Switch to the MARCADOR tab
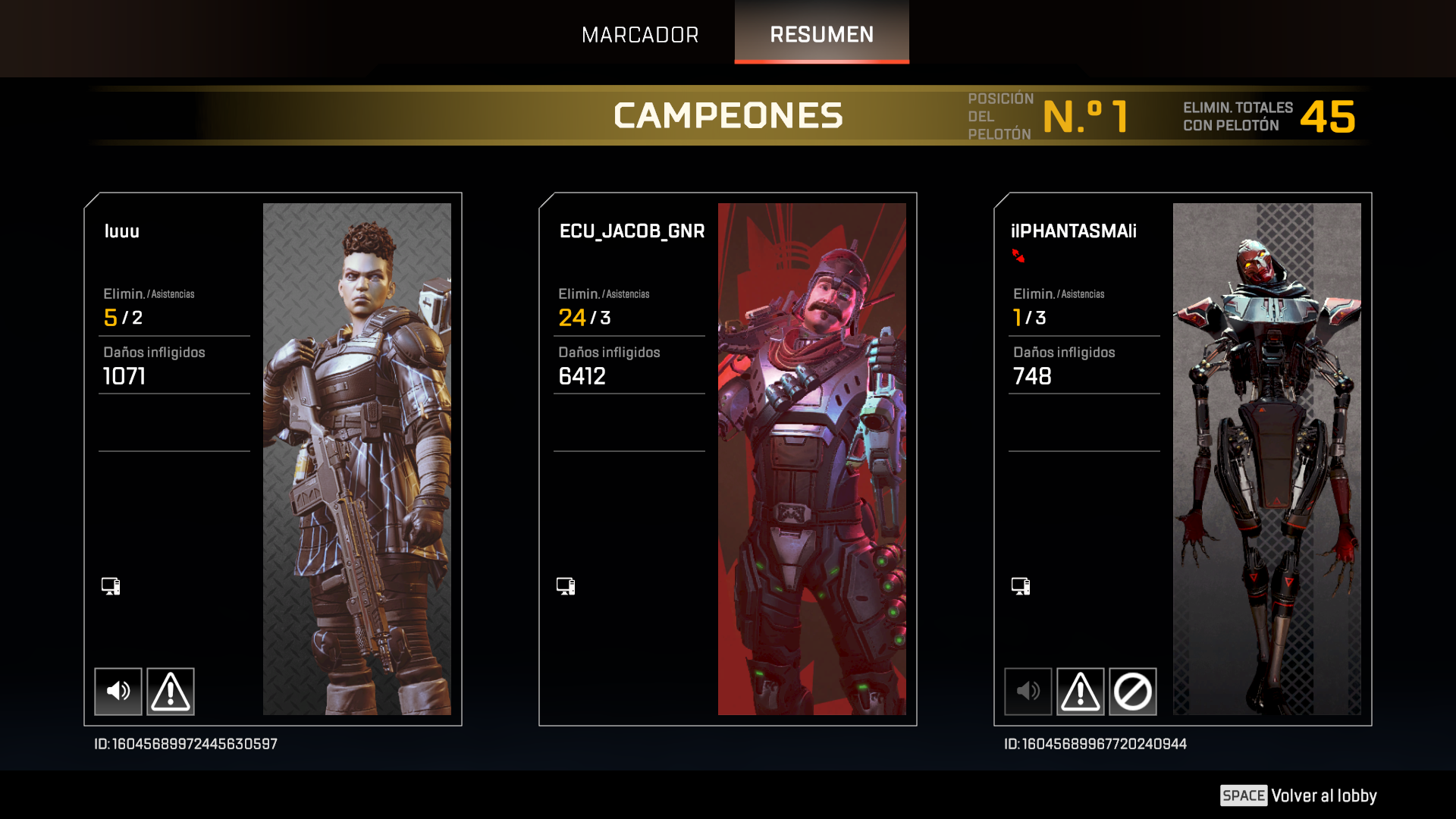Viewport: 1456px width, 819px height. (639, 35)
